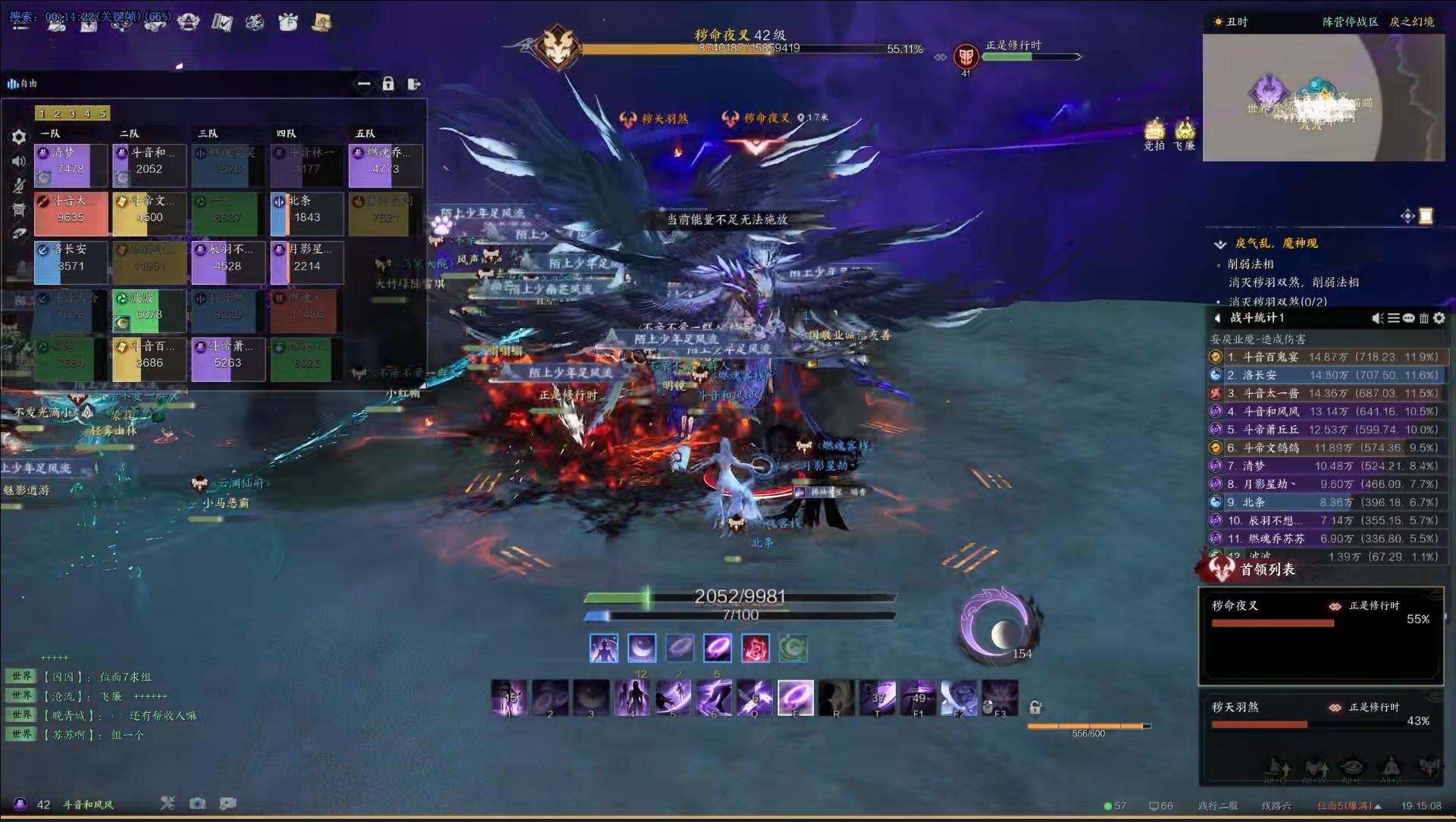The width and height of the screenshot is (1456, 822).
Task: Collapse the 戾气乱，魔神现 quest tracker
Action: 1220,244
